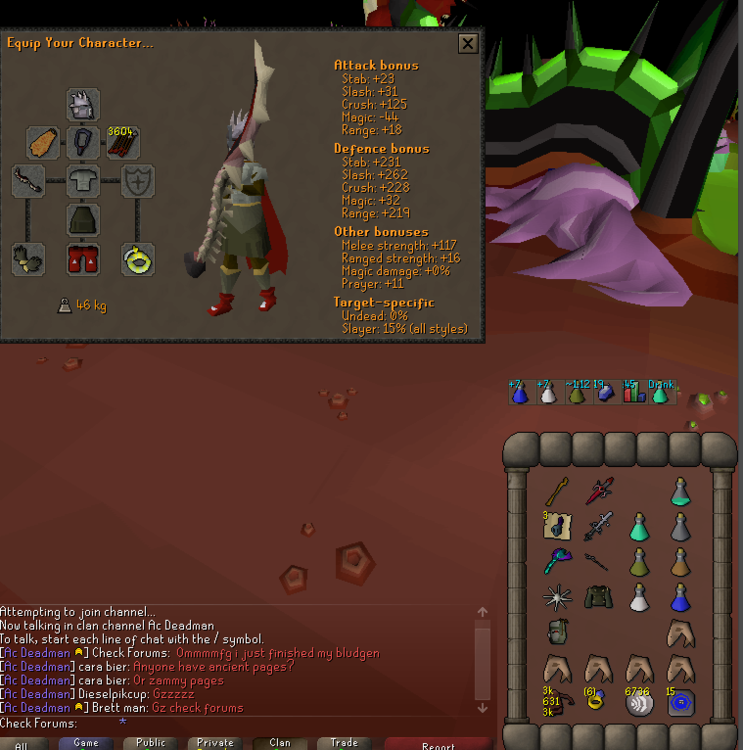Image resolution: width=743 pixels, height=750 pixels.
Task: Close the Equip Your Character window
Action: click(x=467, y=43)
